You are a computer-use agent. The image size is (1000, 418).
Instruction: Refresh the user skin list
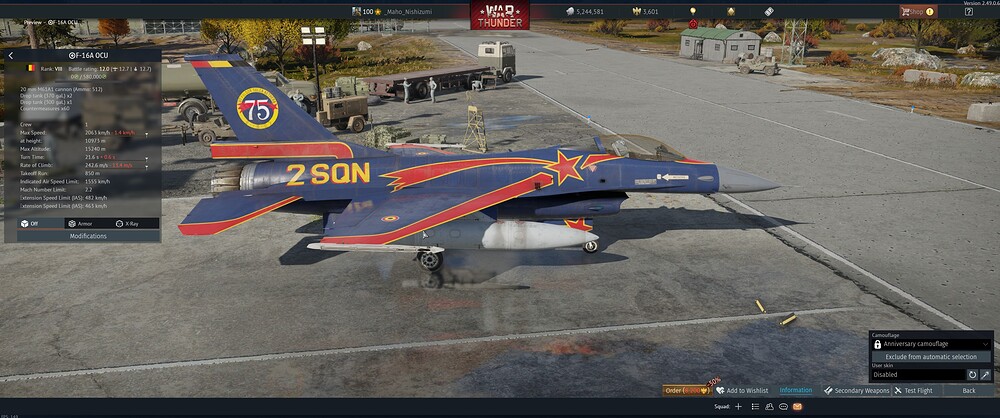click(972, 375)
